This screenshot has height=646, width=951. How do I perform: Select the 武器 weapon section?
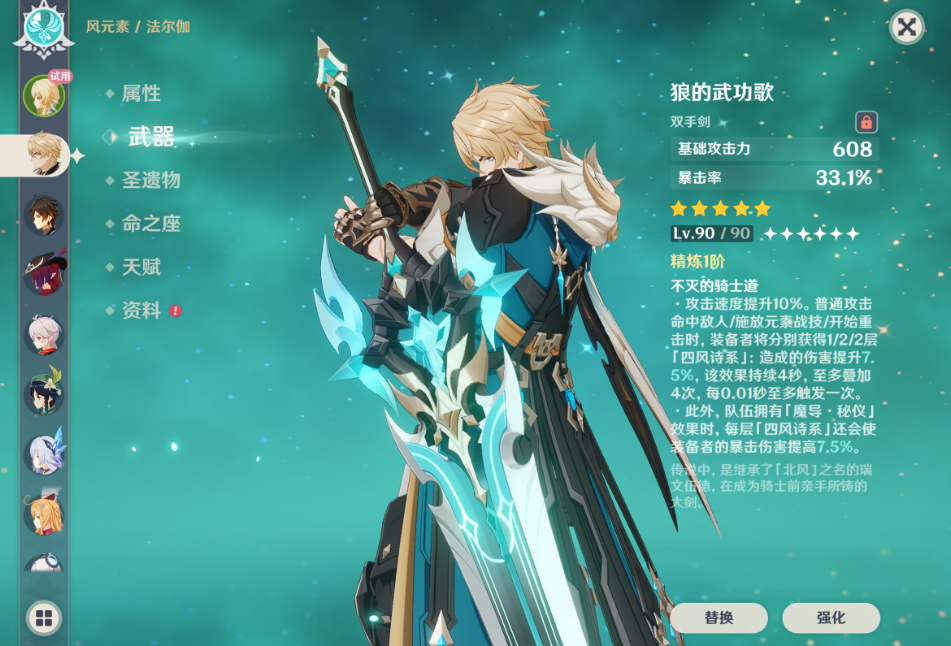(151, 137)
